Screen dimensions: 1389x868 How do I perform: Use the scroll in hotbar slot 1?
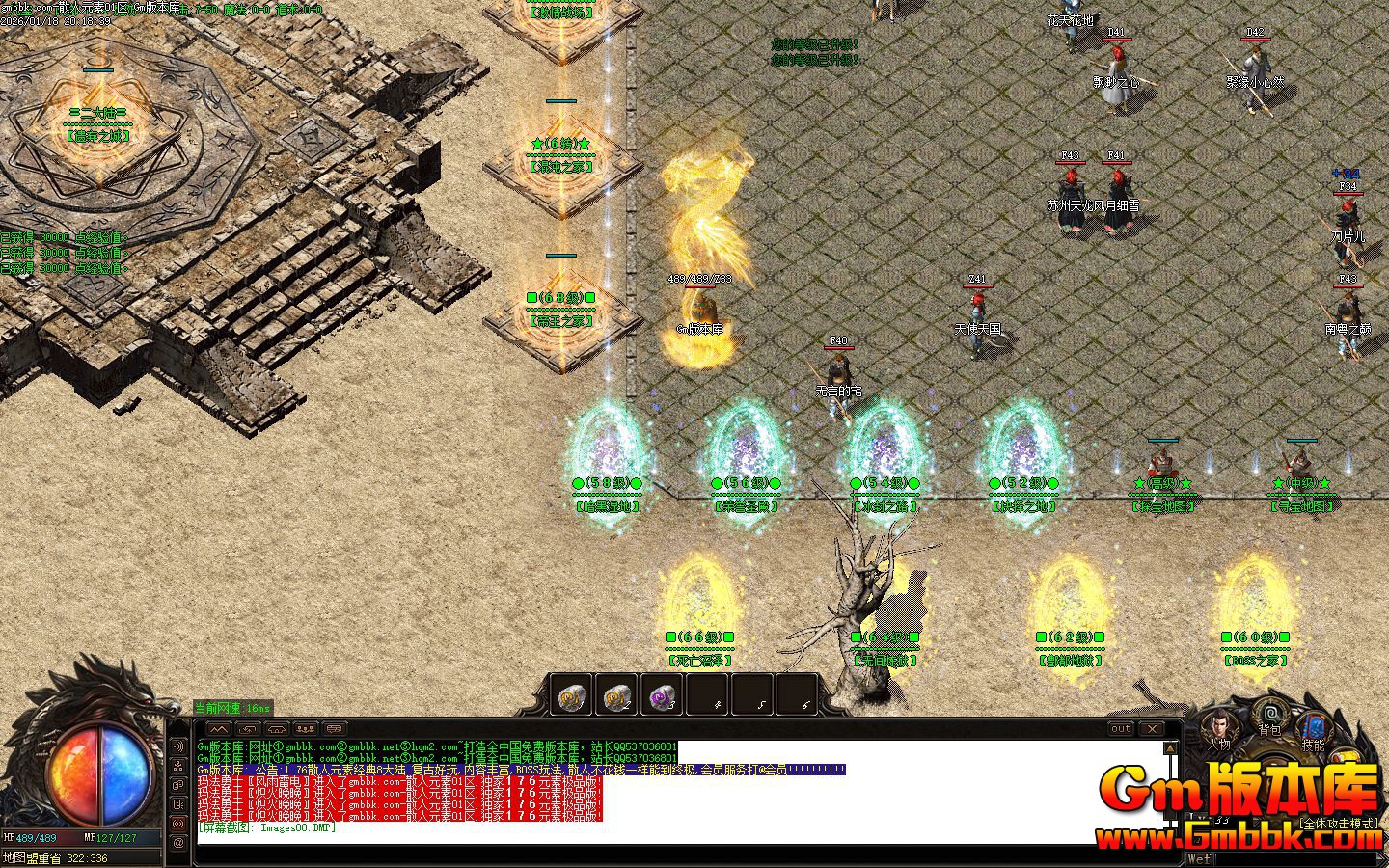570,695
